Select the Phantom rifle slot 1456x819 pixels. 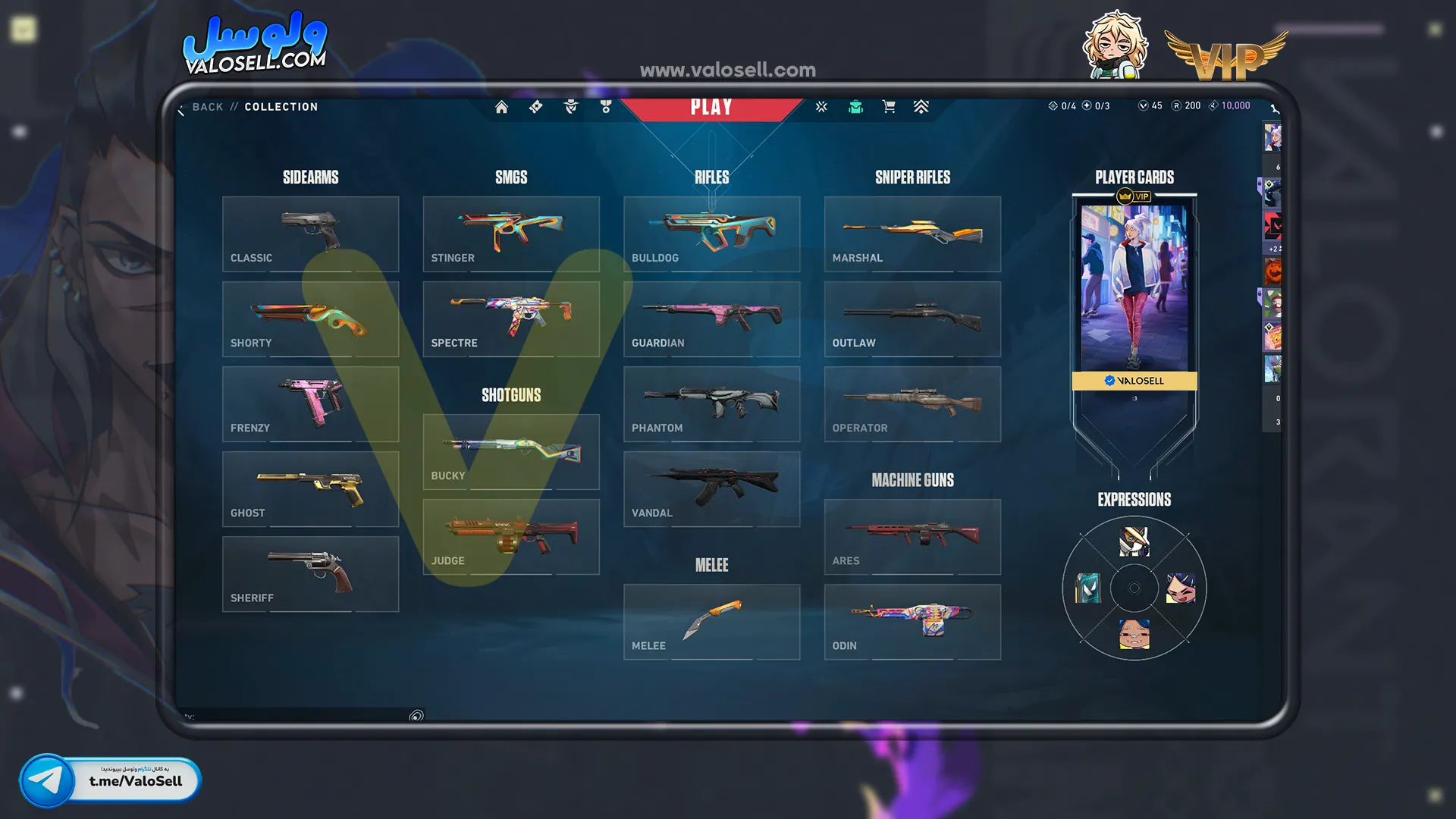tap(711, 403)
